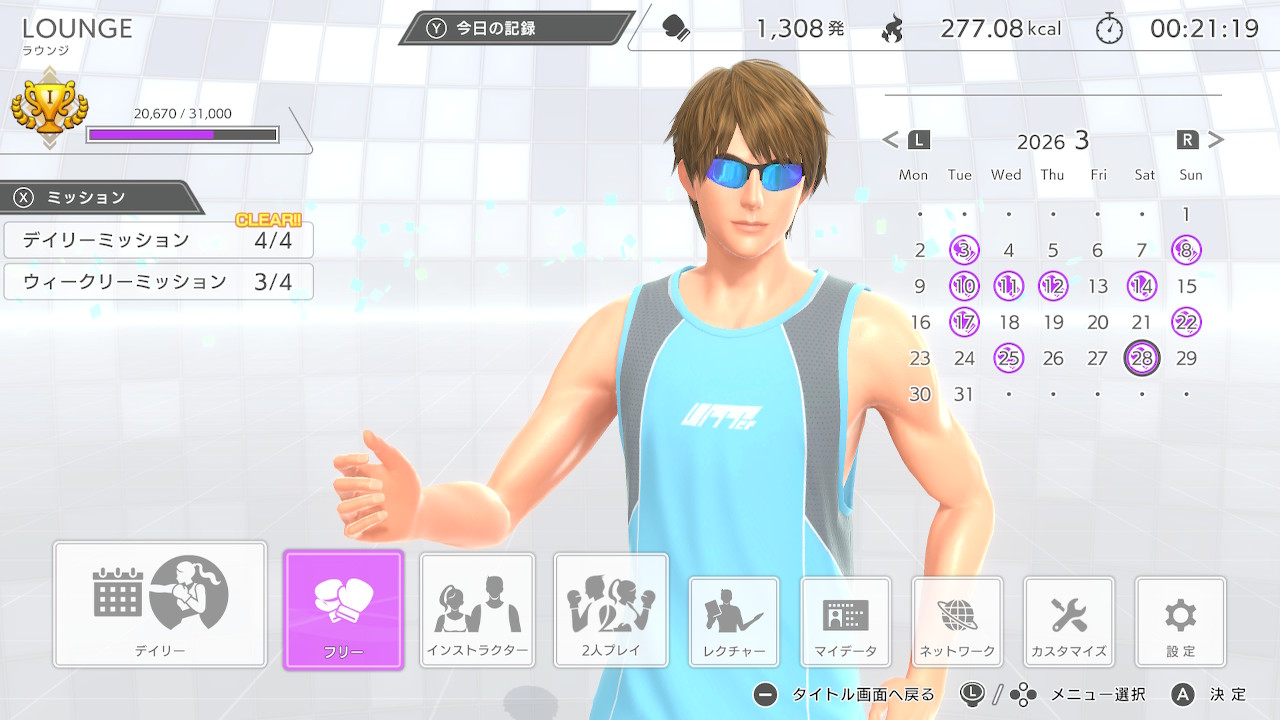This screenshot has height=720, width=1280.
Task: Open the レクチャー lecture tile
Action: click(734, 622)
